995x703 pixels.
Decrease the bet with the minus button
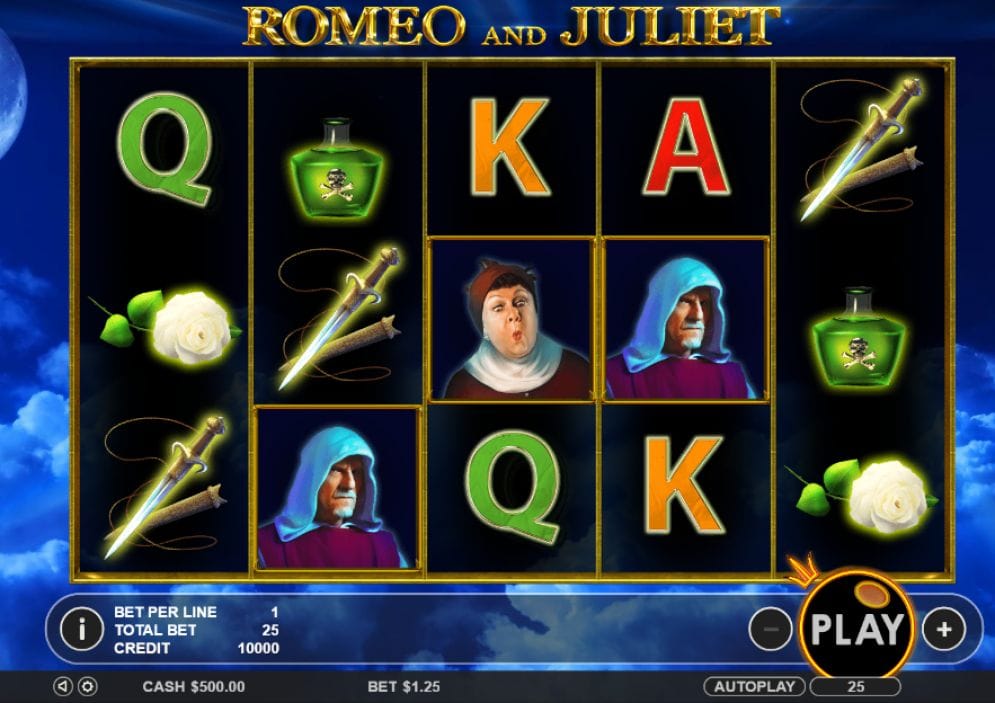pos(770,629)
